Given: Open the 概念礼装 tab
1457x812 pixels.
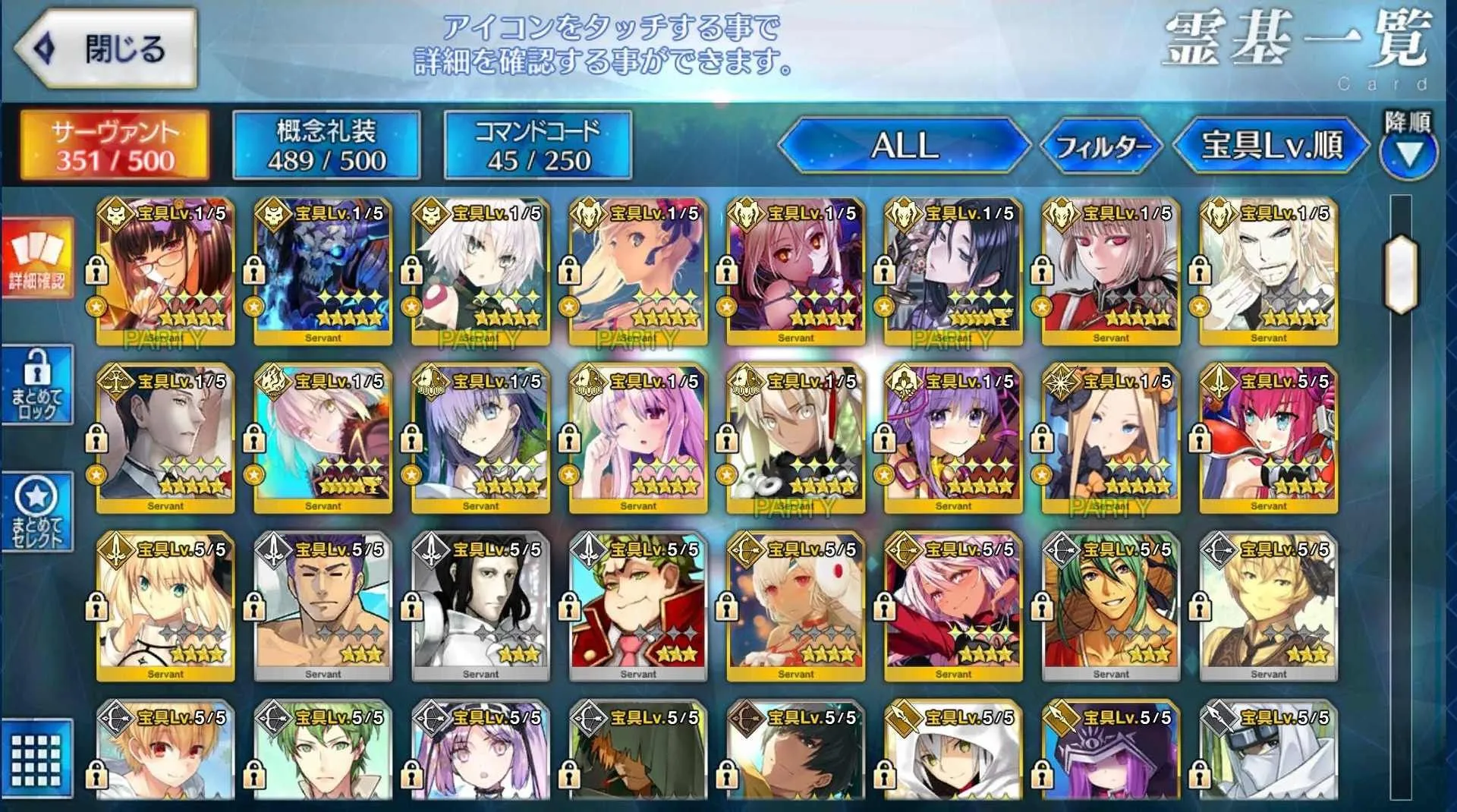Looking at the screenshot, I should tap(326, 145).
